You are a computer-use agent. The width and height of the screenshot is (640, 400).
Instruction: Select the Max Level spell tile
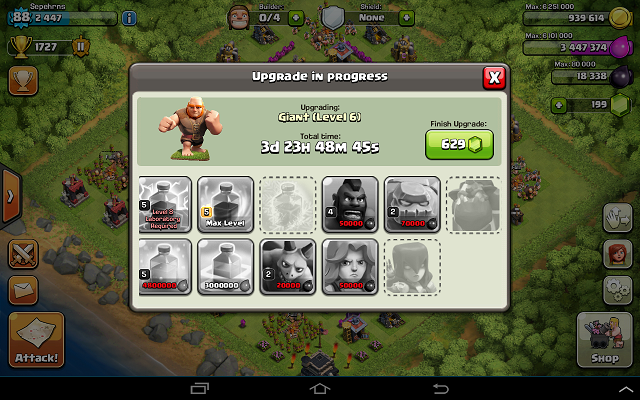[226, 204]
